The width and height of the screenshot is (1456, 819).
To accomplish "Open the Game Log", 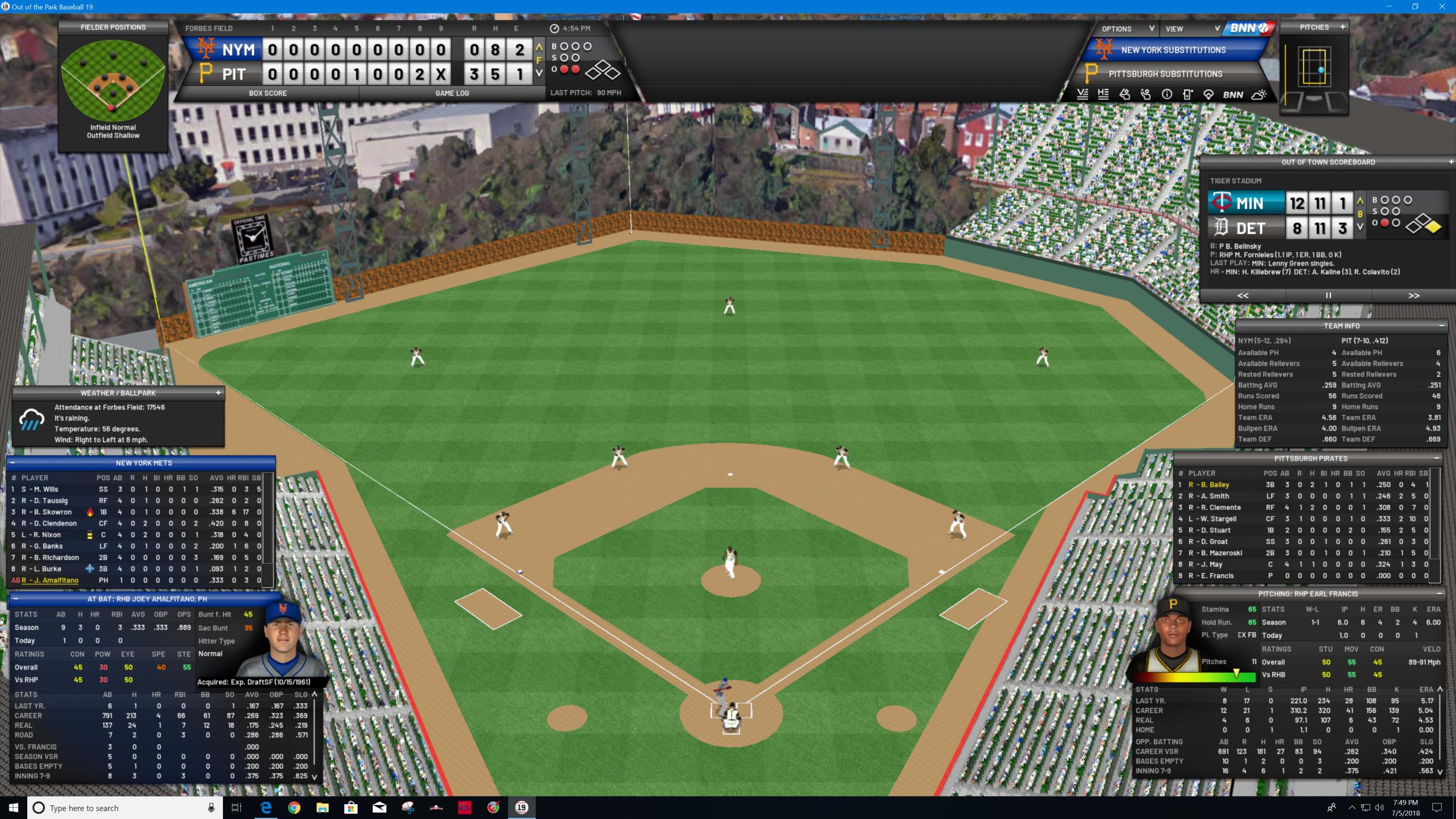I will 452,93.
